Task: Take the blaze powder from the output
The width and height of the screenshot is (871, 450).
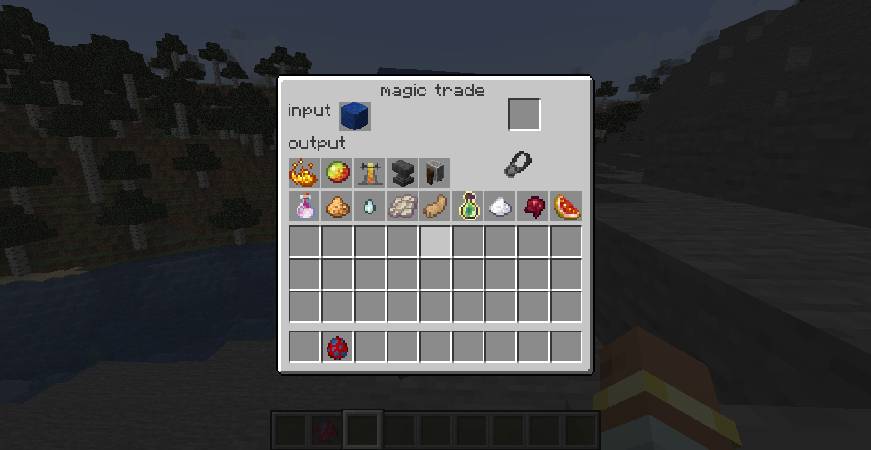Action: click(x=304, y=173)
